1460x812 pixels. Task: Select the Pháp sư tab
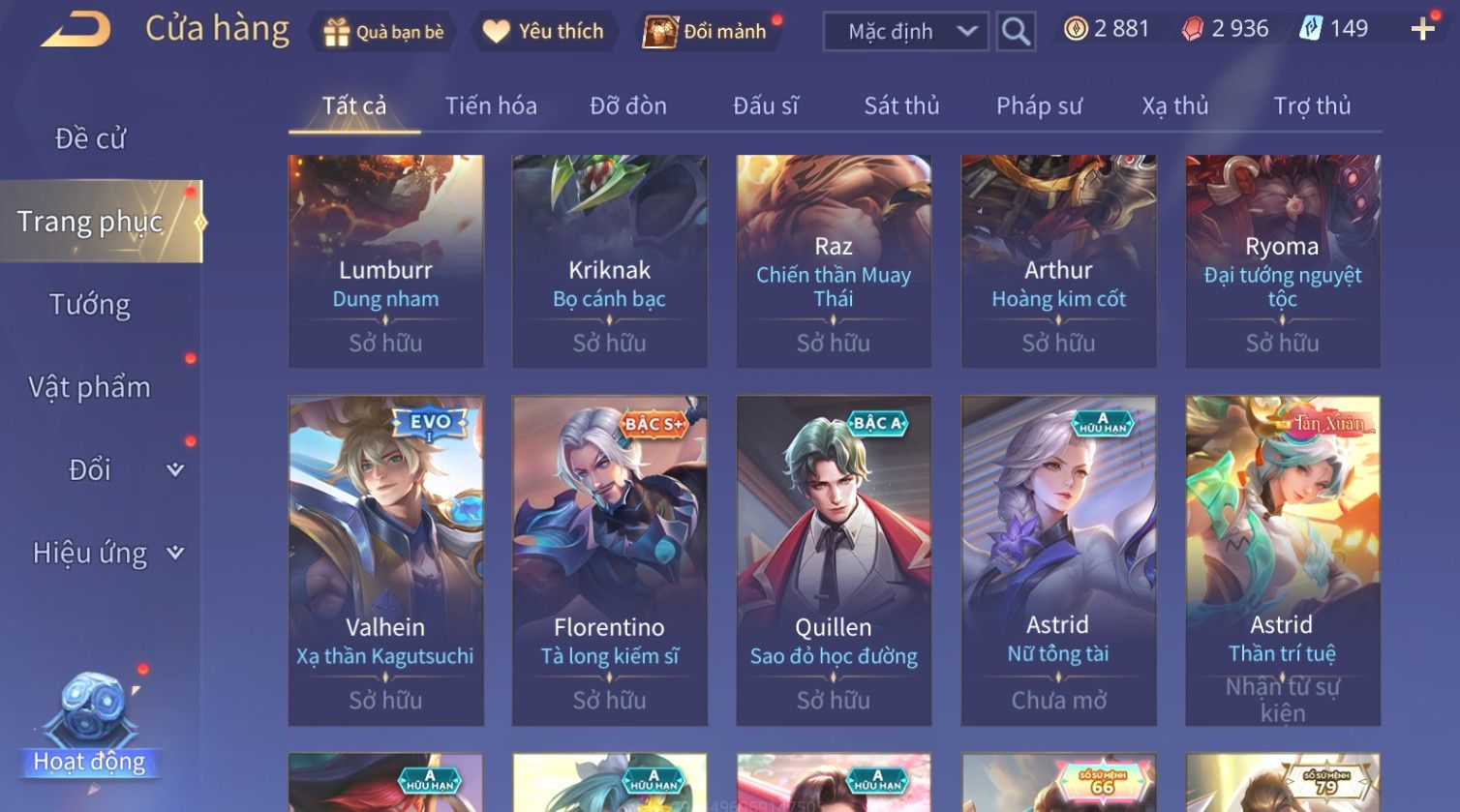(1039, 105)
